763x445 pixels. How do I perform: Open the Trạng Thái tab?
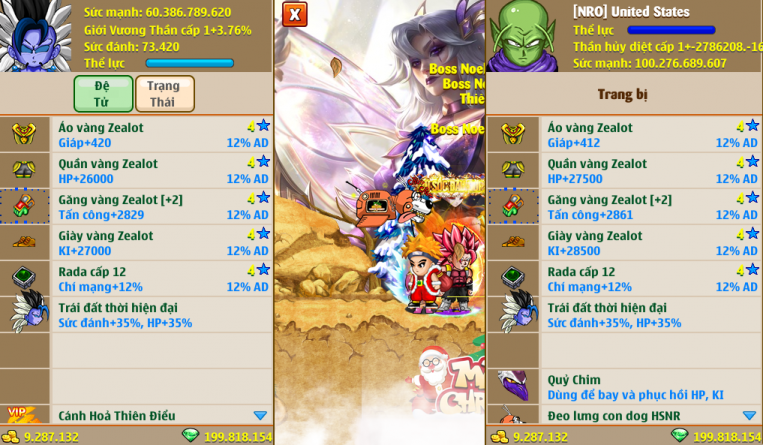point(164,93)
